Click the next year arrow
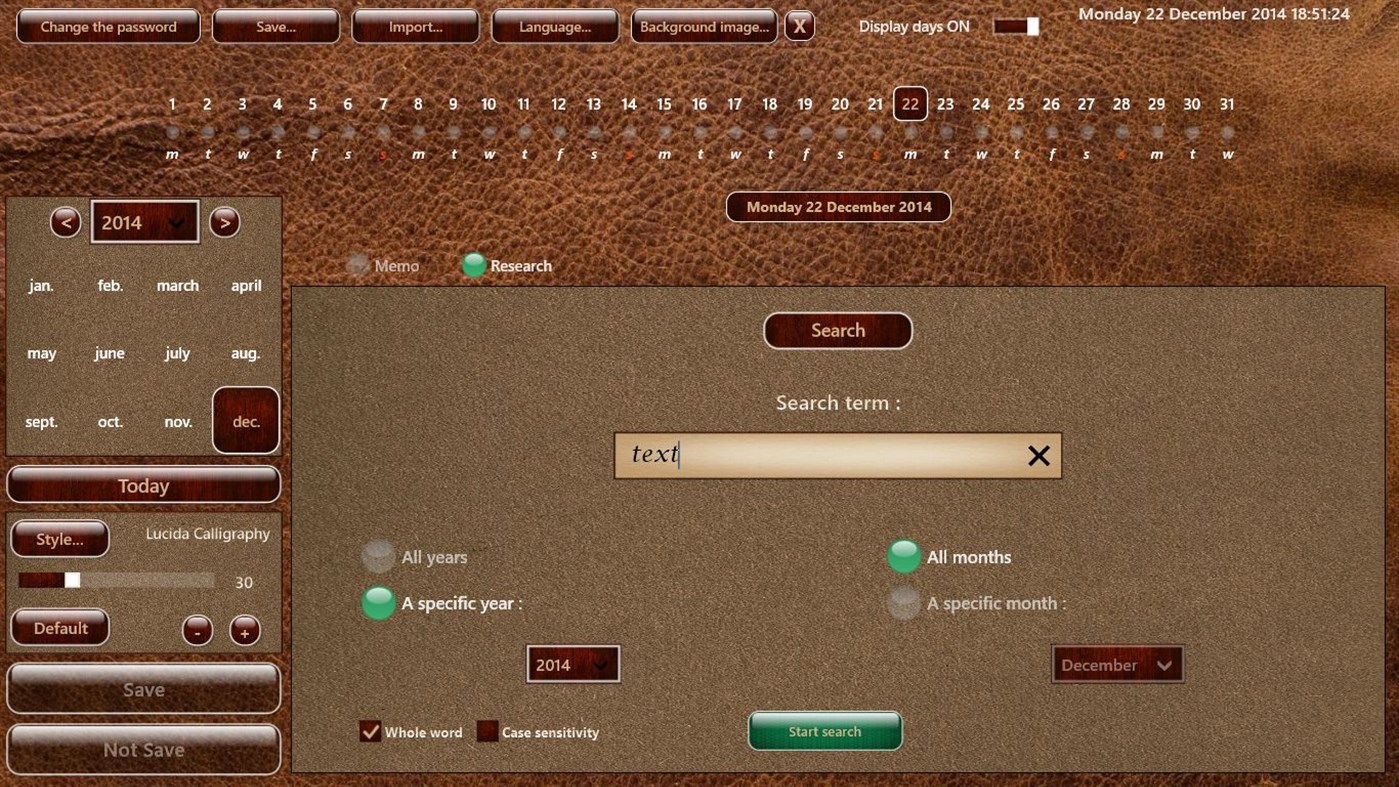The width and height of the screenshot is (1399, 787). coord(224,222)
